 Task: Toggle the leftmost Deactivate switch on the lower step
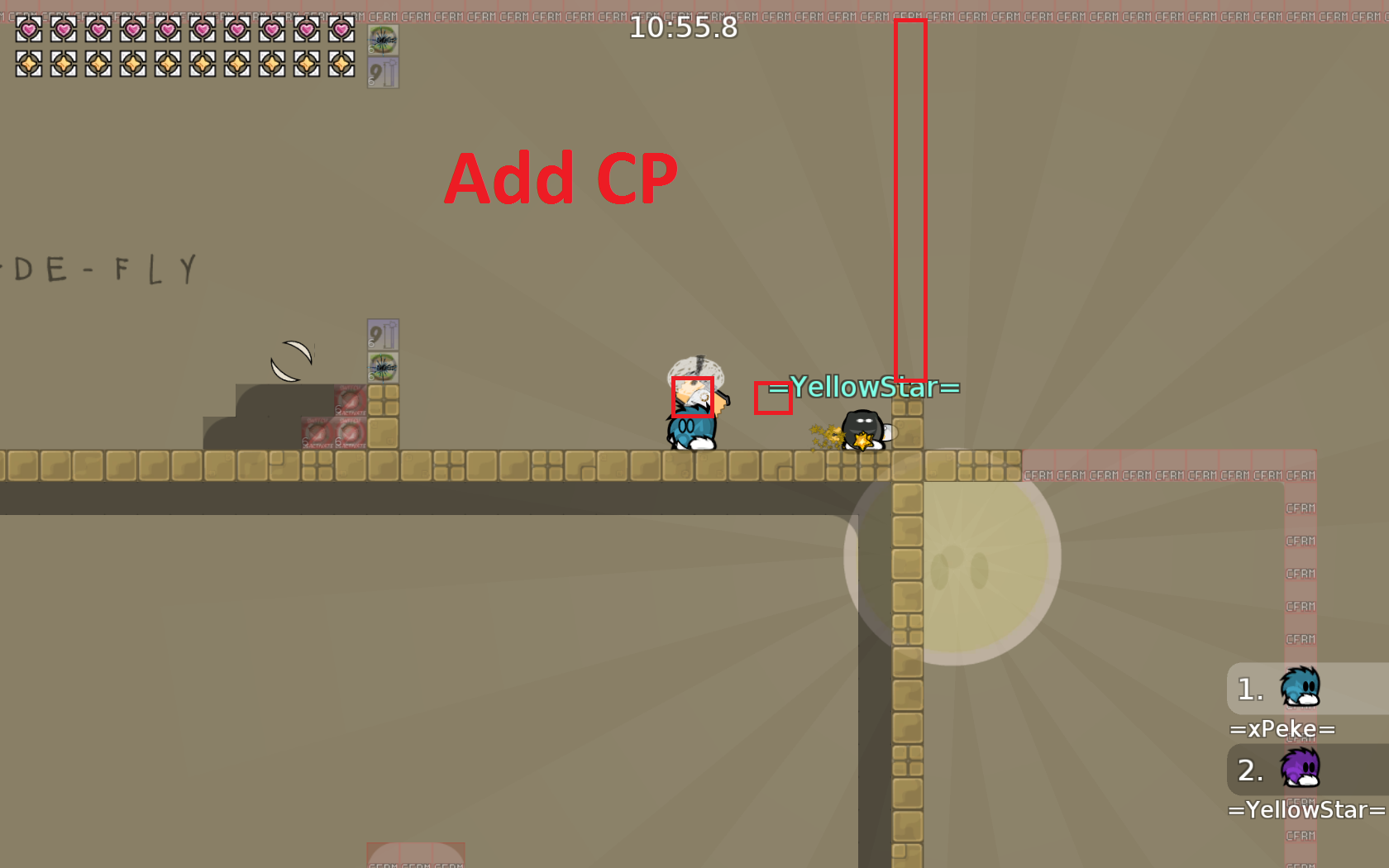coord(317,433)
